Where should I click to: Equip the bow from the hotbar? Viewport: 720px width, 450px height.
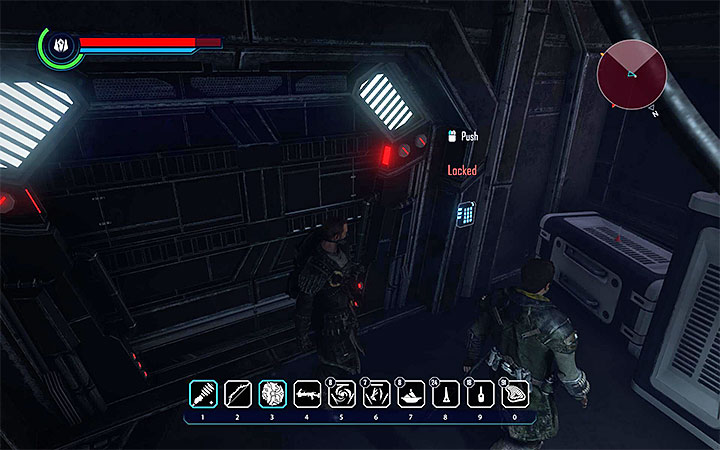tap(237, 393)
